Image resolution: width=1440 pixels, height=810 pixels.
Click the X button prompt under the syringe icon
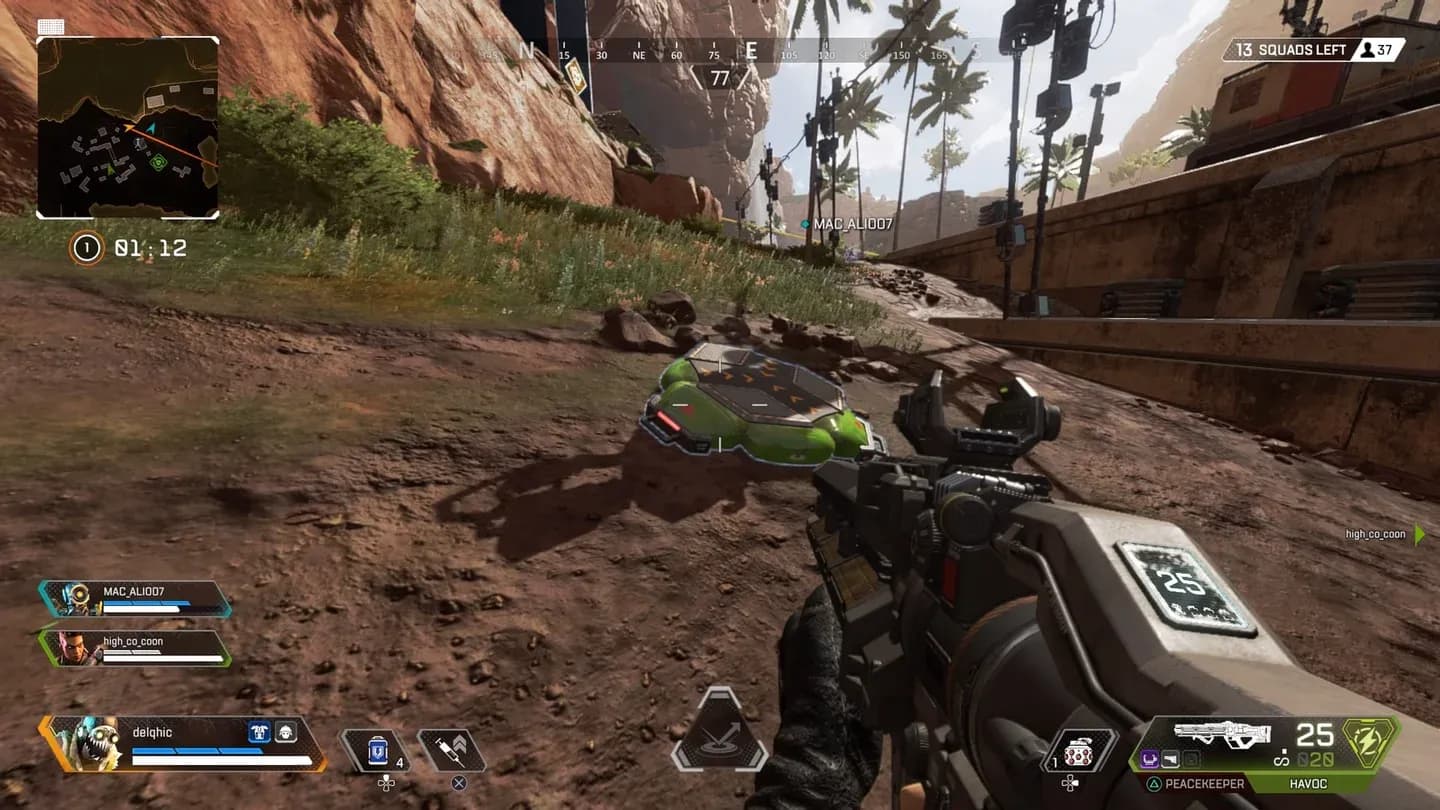458,782
